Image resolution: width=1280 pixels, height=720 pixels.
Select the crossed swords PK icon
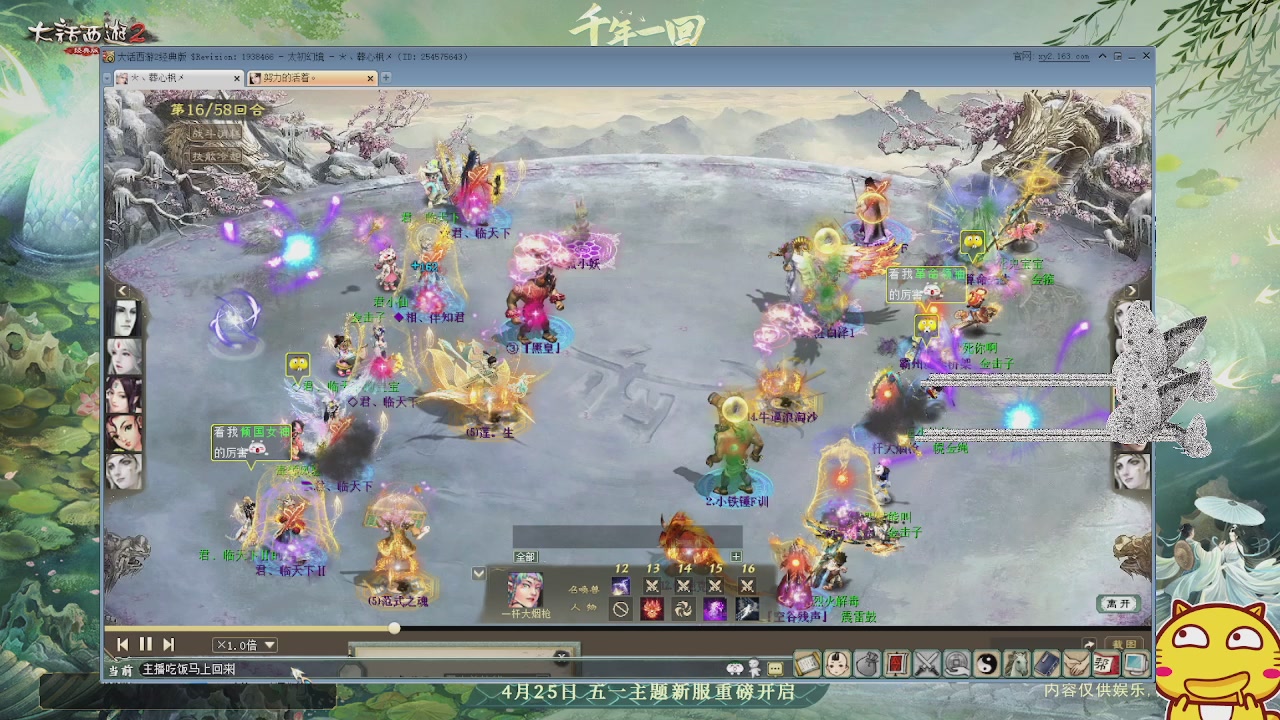(x=926, y=663)
